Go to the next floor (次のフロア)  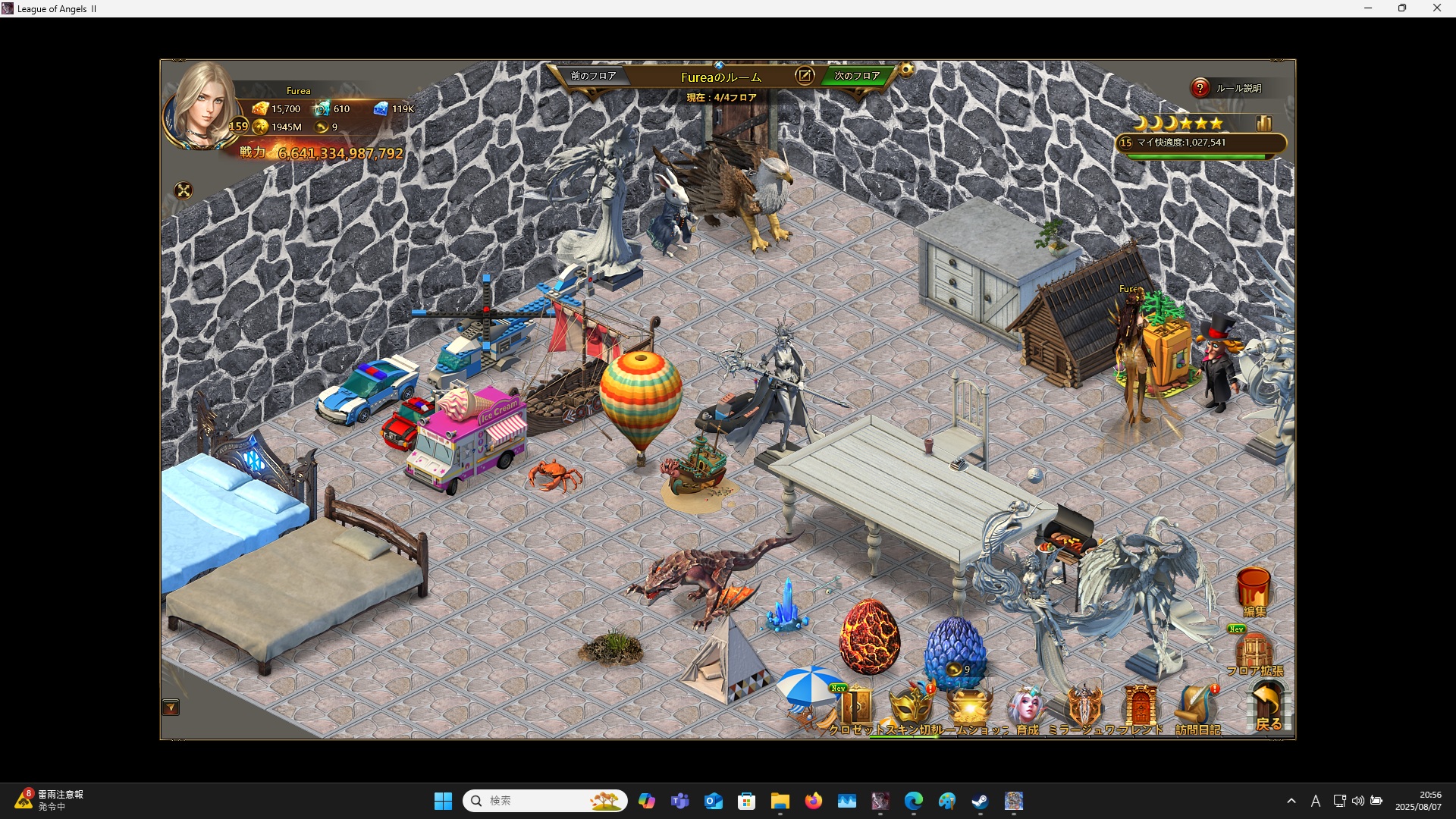857,77
